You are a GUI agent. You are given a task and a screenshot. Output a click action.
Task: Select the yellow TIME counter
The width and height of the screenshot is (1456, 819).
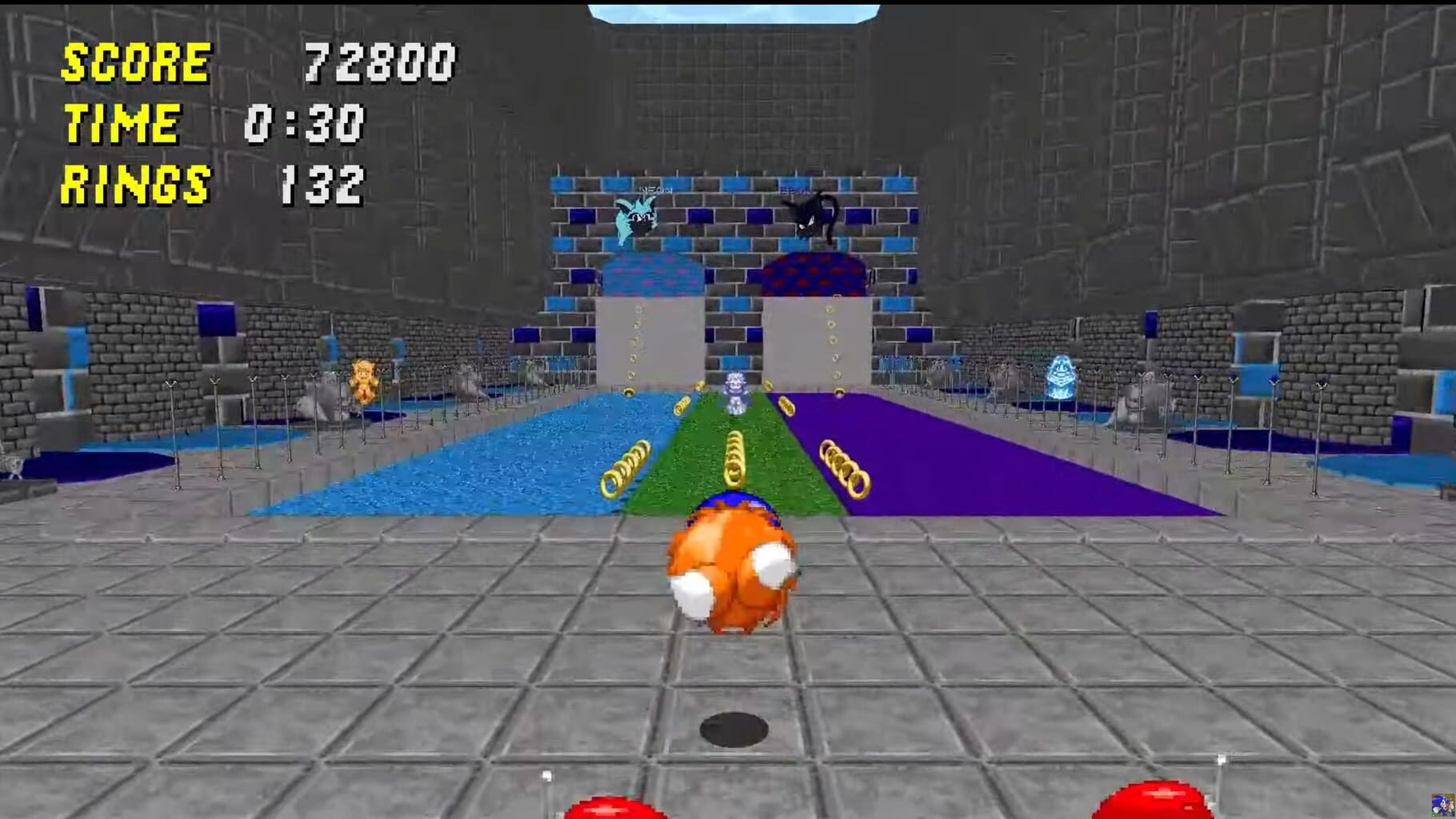tap(120, 122)
